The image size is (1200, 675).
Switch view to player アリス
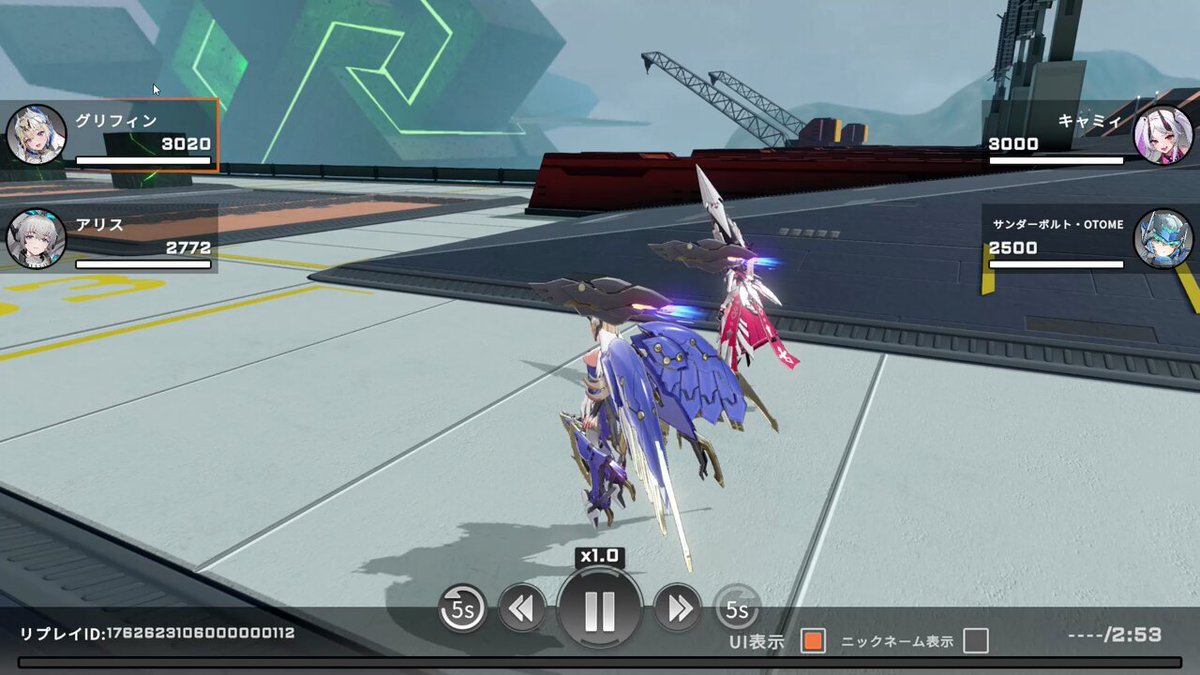[x=110, y=239]
